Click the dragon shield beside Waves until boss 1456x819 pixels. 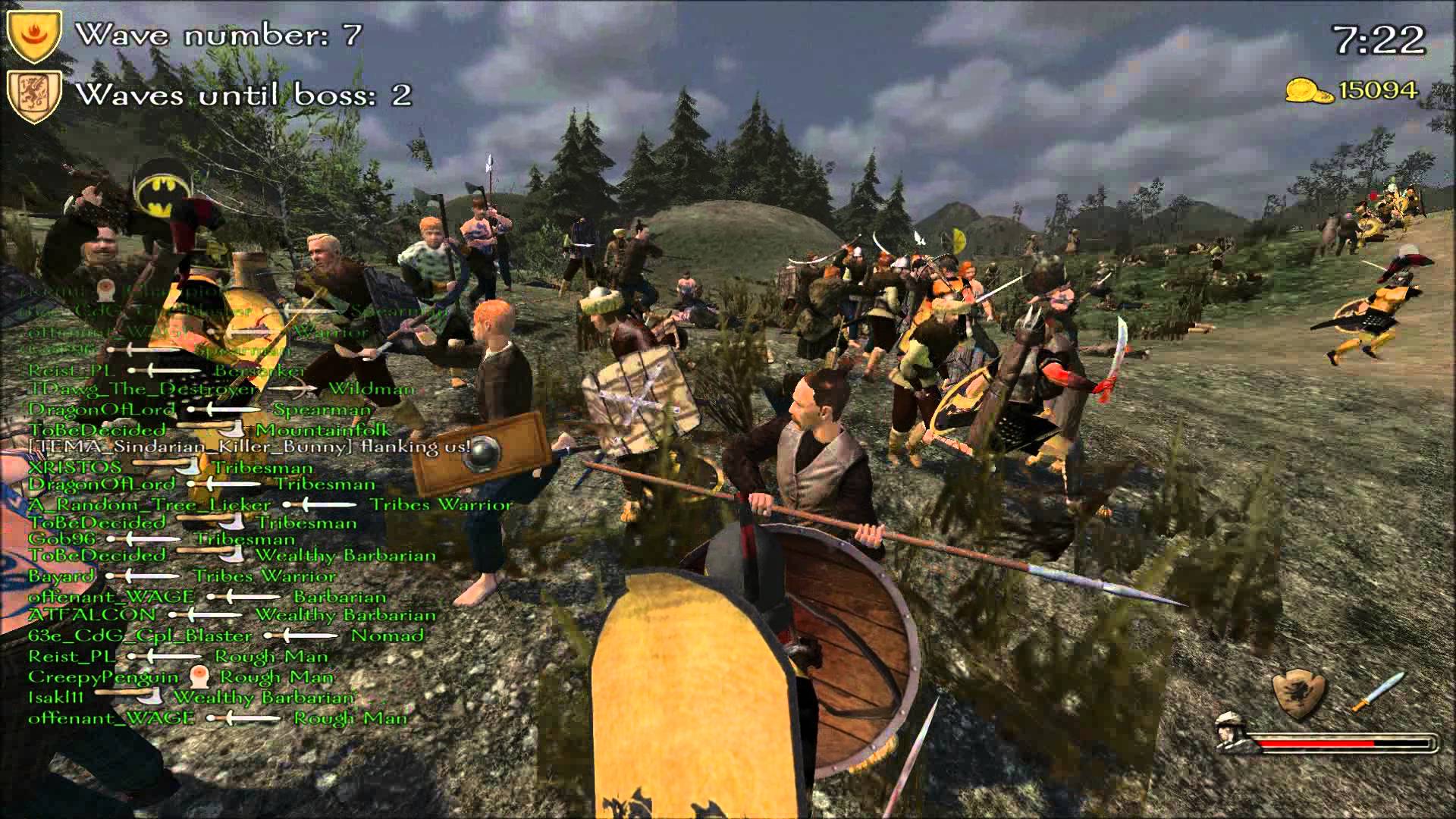tap(33, 96)
